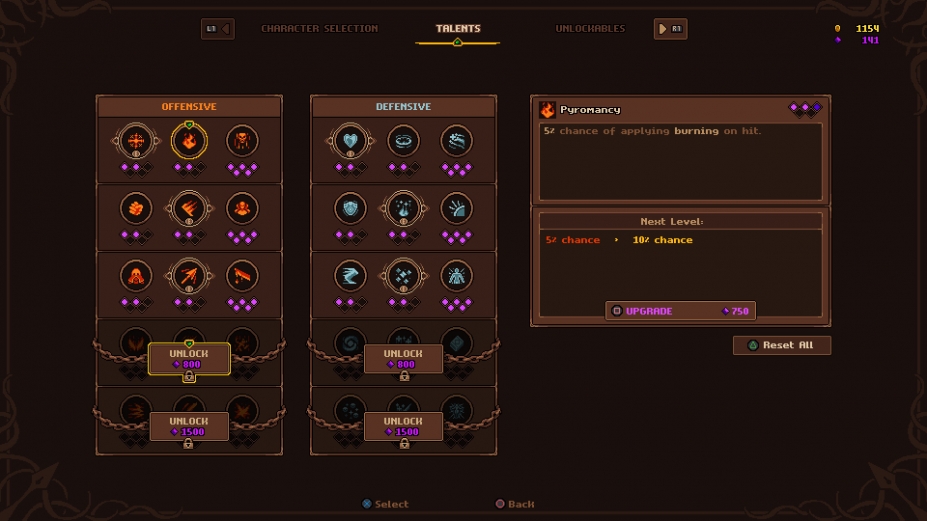Select the orange fist talent
This screenshot has width=927, height=521.
point(135,209)
